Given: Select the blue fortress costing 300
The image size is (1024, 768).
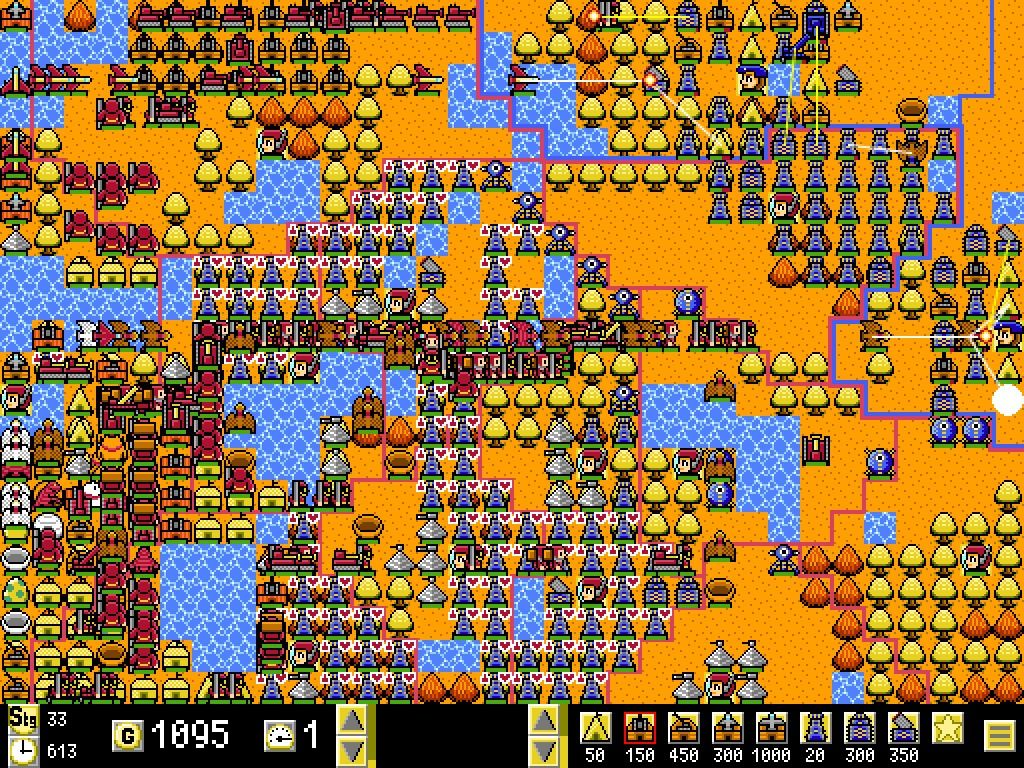Looking at the screenshot, I should click(860, 728).
